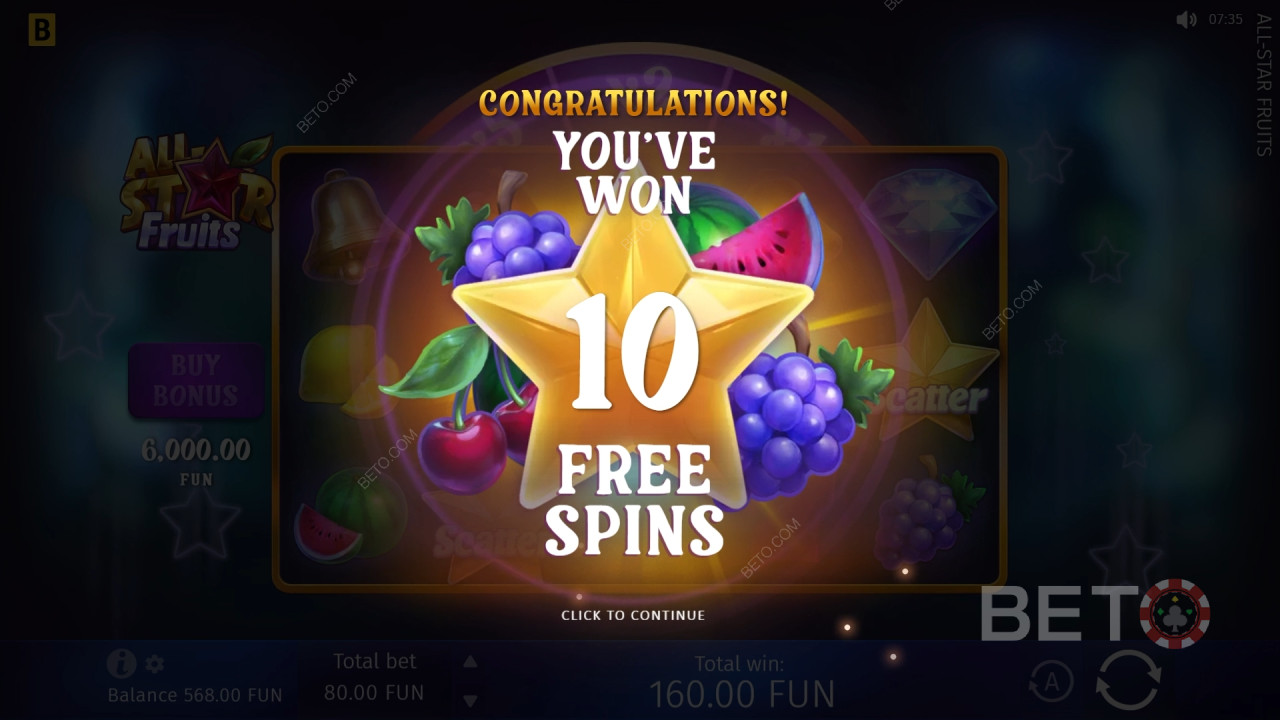Screen dimensions: 1280x720
Task: Click the B logo in the top-left corner
Action: [41, 30]
